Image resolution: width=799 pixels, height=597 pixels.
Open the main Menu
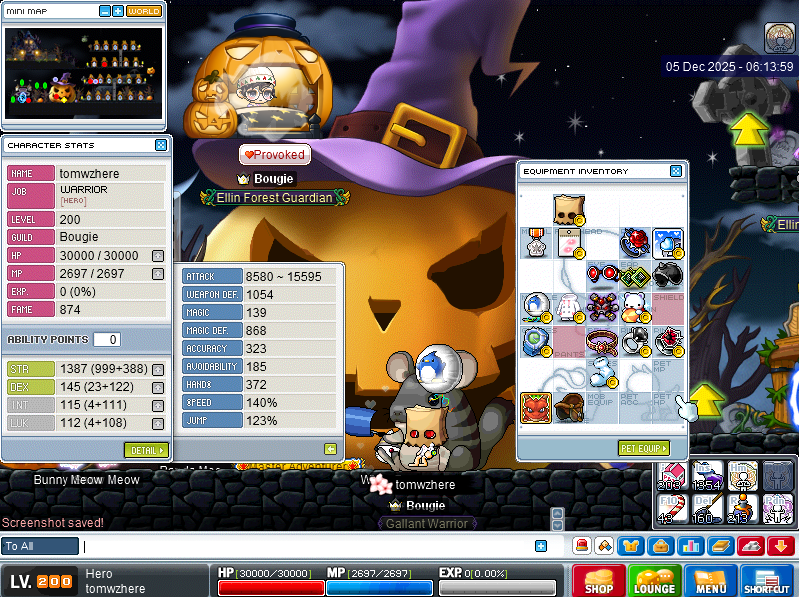[711, 580]
